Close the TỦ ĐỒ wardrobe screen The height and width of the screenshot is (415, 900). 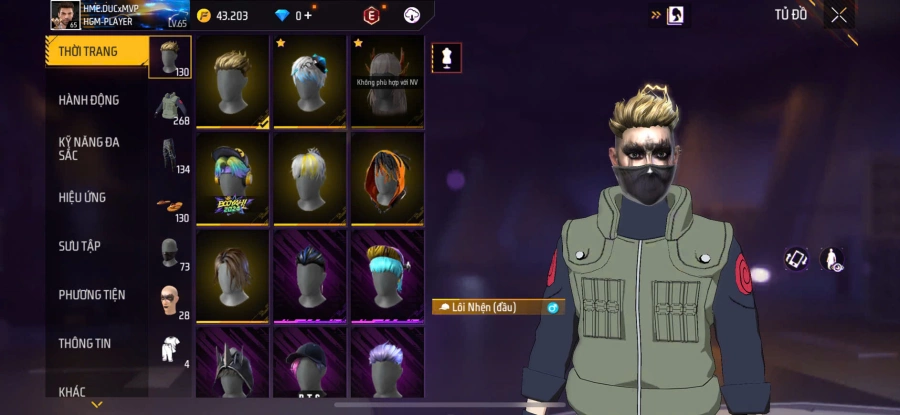(x=839, y=15)
